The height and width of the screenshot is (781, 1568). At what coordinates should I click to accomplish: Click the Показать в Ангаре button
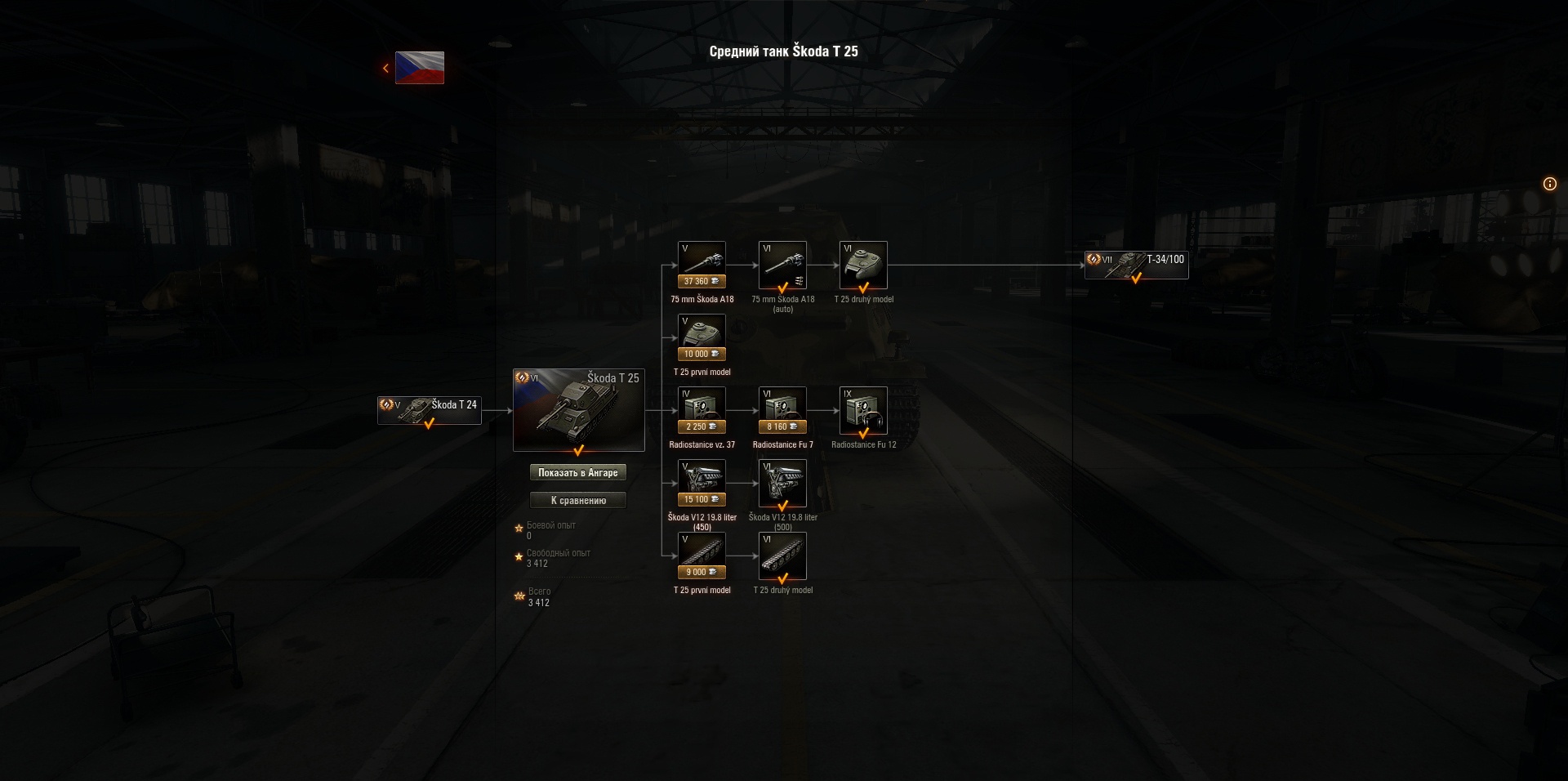pyautogui.click(x=579, y=472)
